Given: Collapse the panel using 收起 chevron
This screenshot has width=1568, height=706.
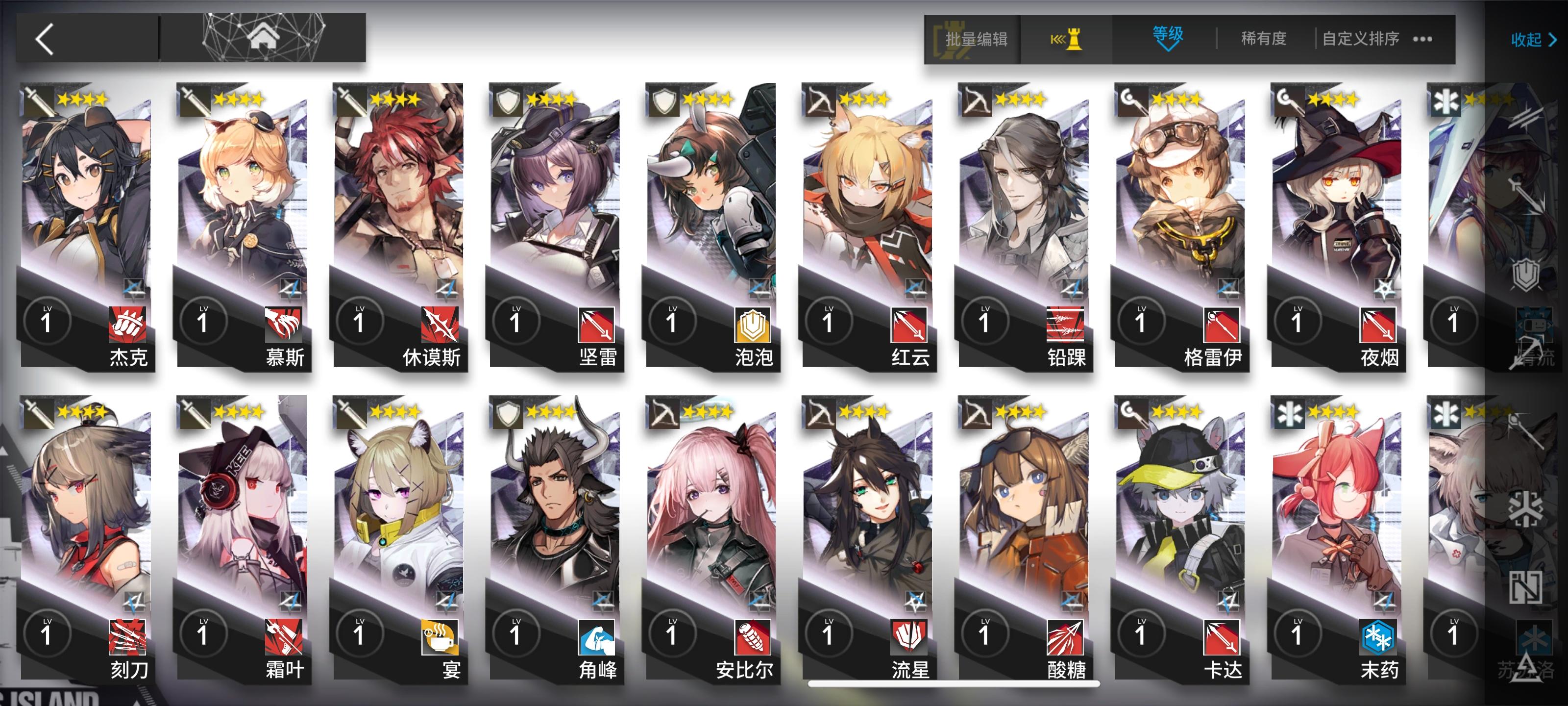Looking at the screenshot, I should 1531,40.
